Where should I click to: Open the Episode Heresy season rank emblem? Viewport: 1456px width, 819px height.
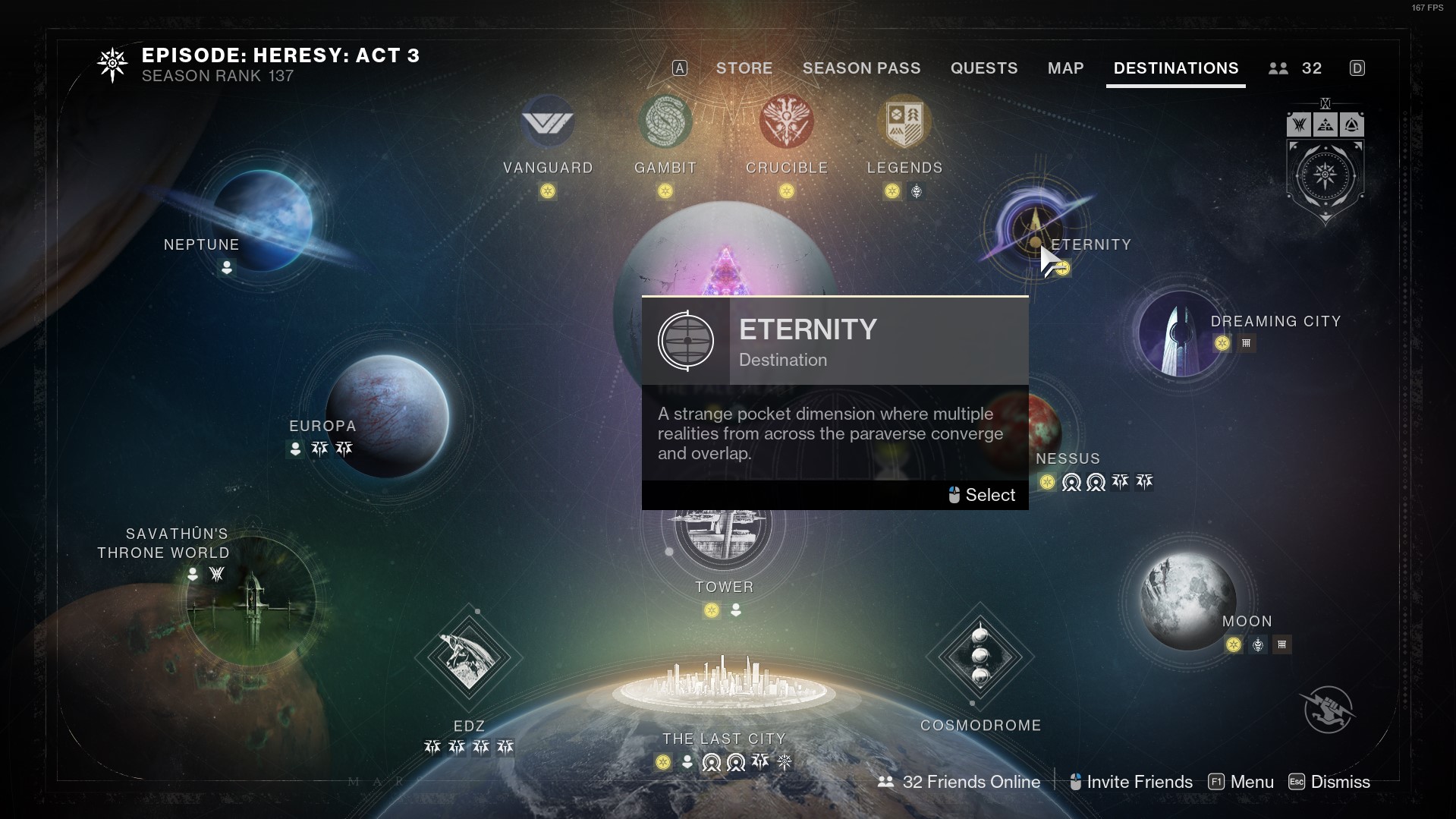pos(112,65)
